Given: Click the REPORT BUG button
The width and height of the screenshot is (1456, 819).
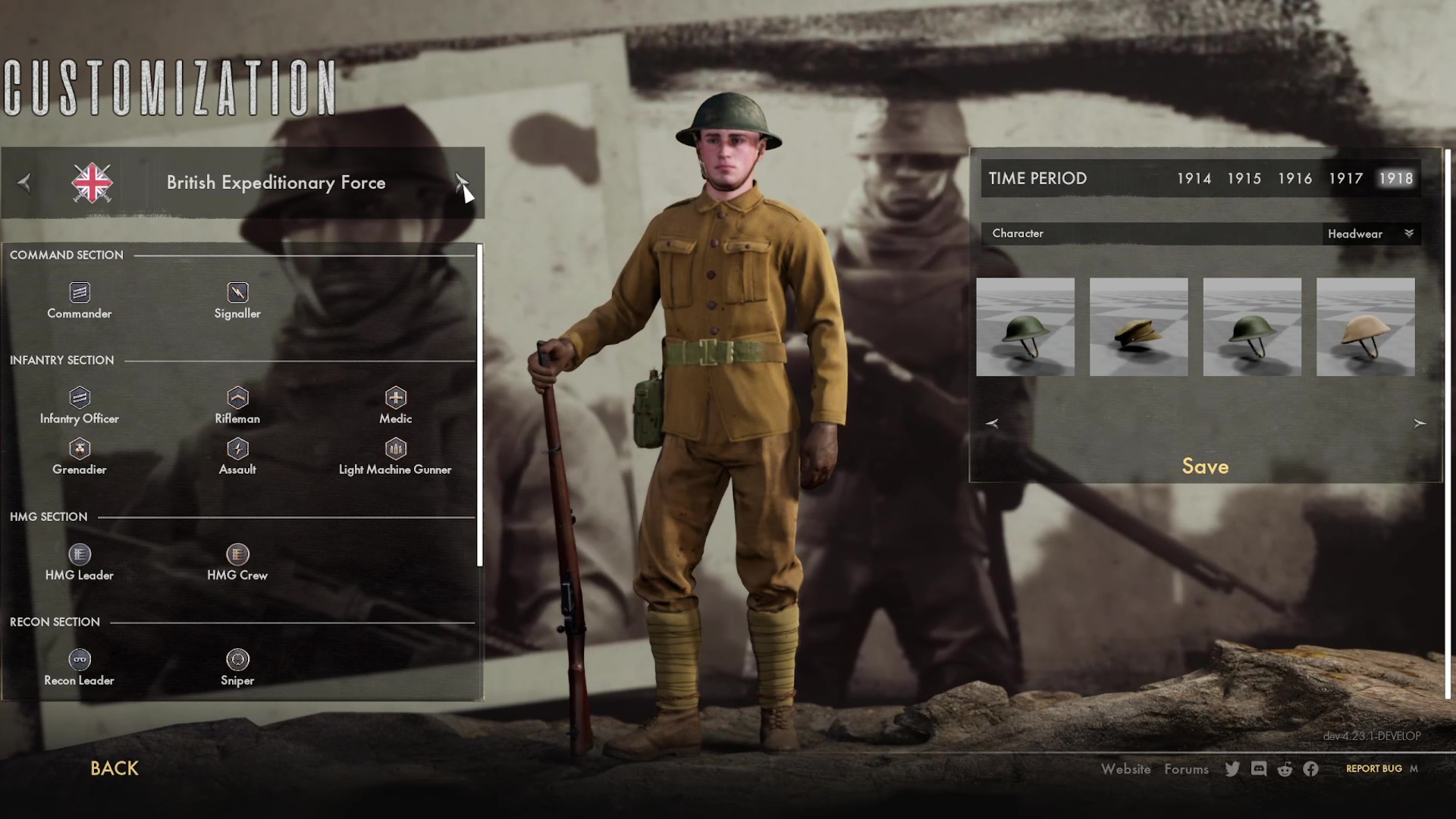Looking at the screenshot, I should [x=1373, y=769].
